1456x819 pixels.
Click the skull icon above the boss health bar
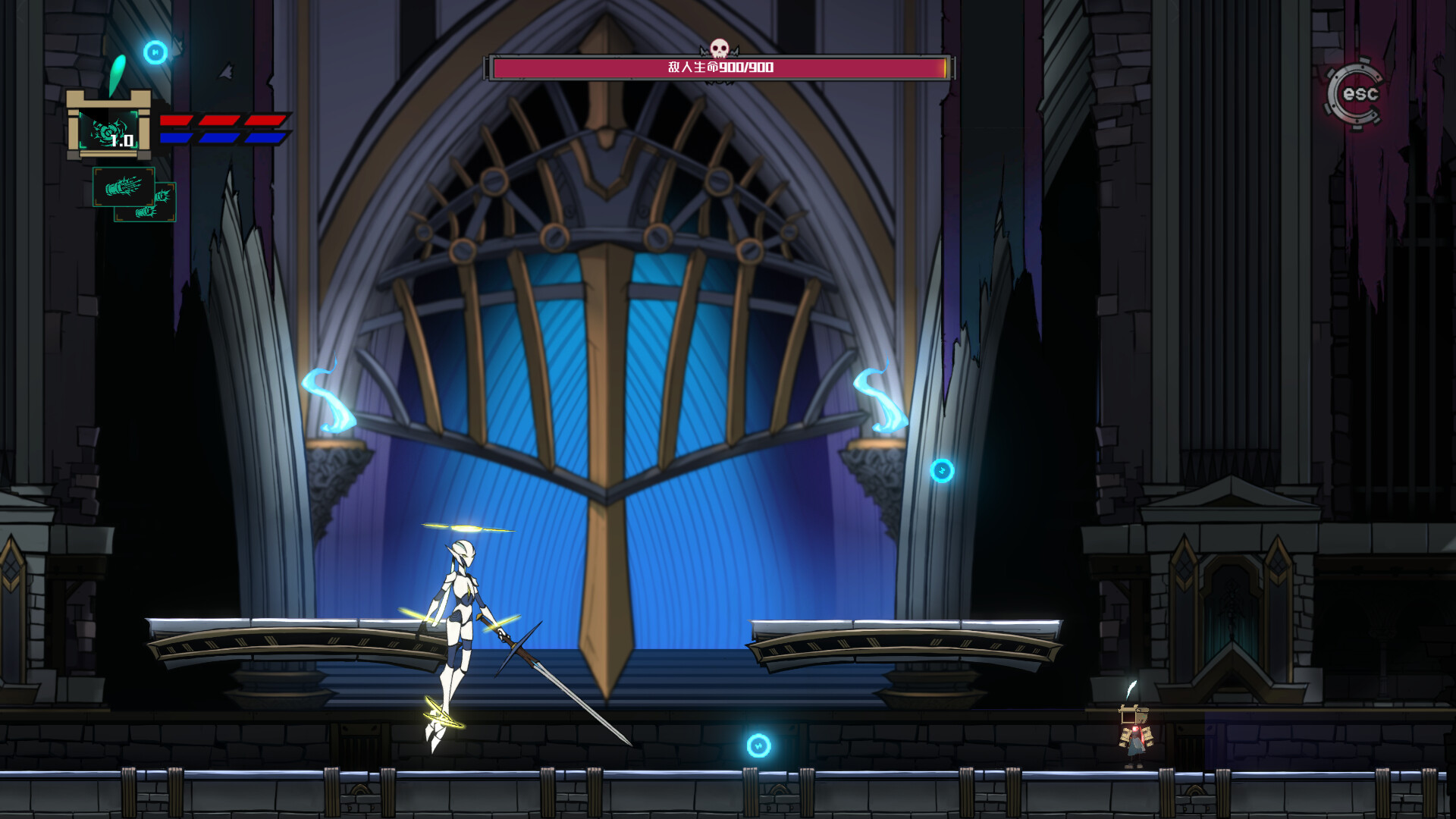pos(720,47)
